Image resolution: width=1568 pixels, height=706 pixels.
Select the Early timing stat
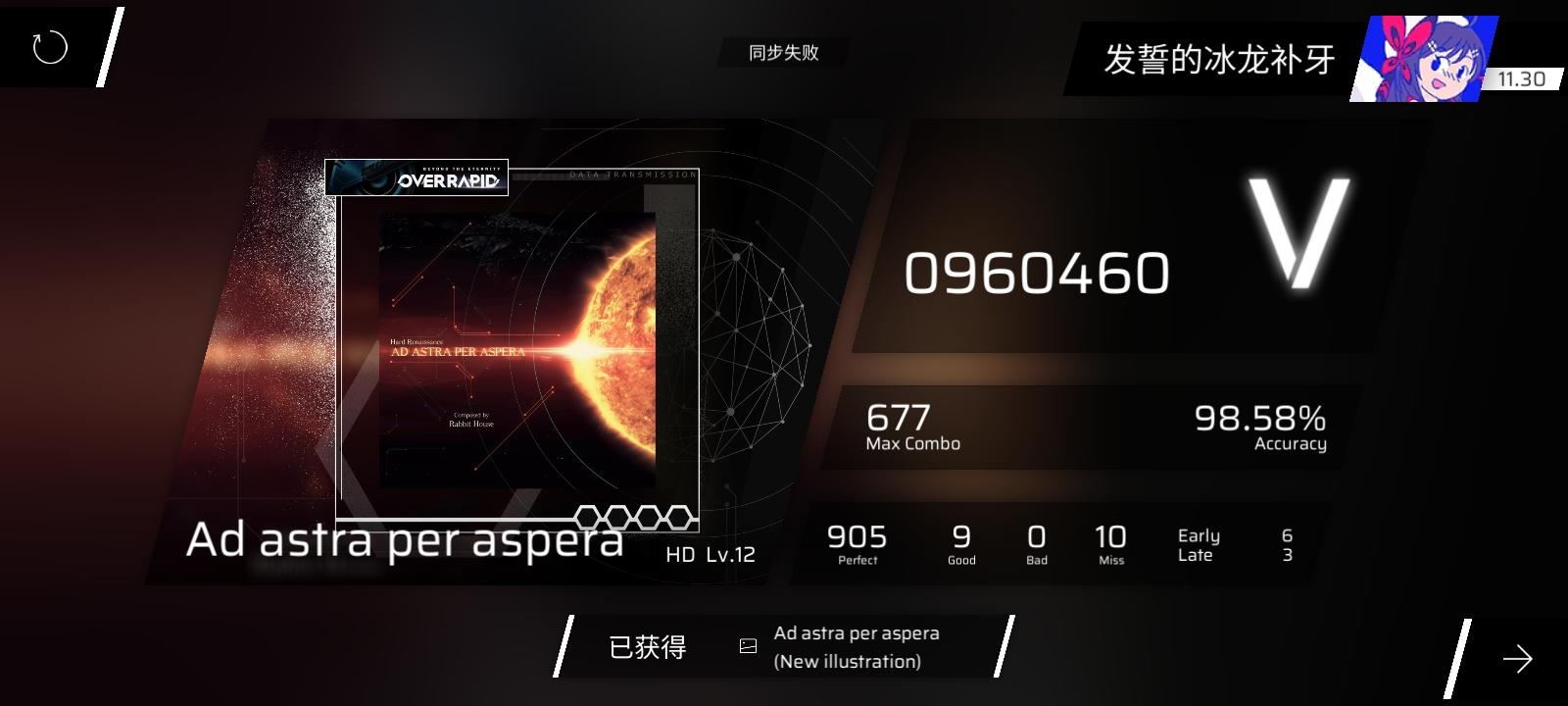point(1197,535)
